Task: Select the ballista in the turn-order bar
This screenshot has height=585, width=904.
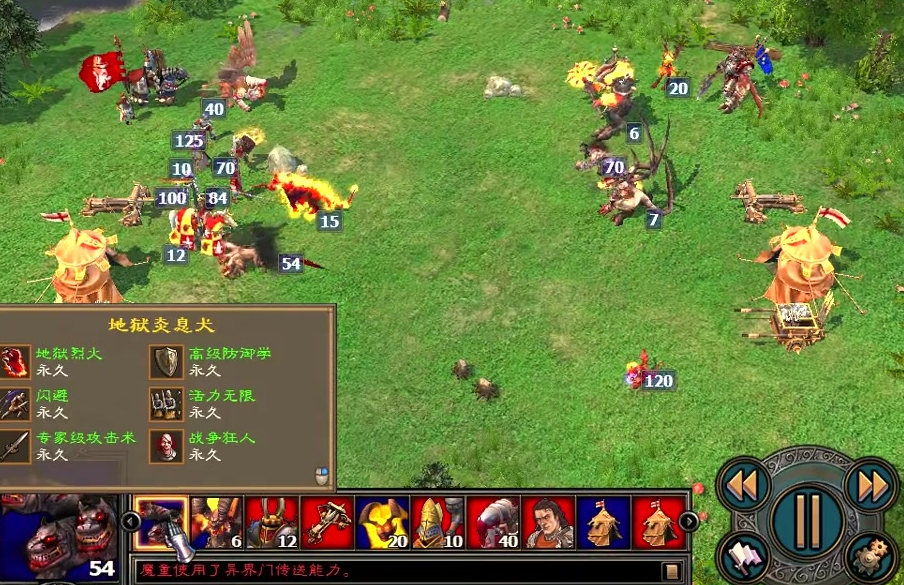Action: 327,523
